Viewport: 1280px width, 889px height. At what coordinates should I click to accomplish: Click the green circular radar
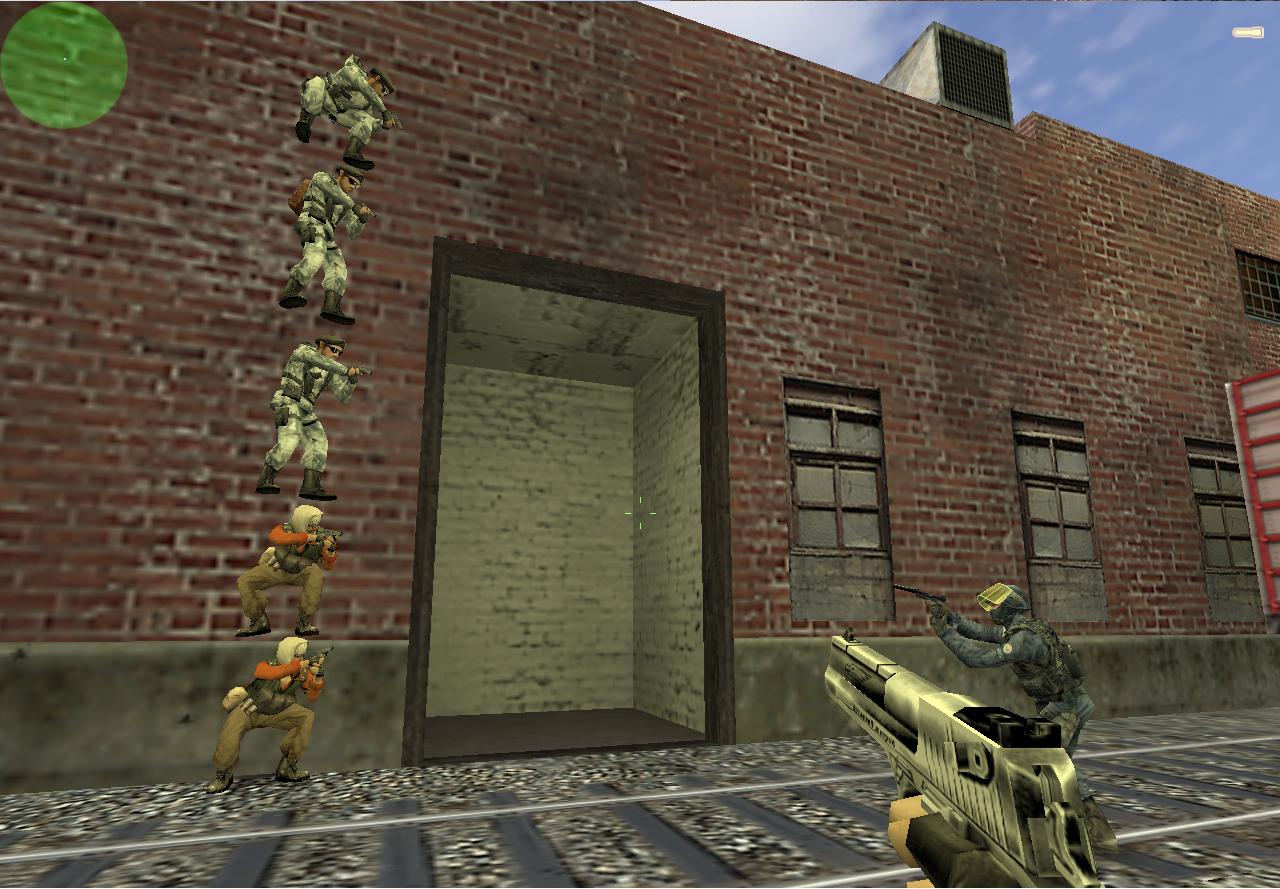click(63, 65)
